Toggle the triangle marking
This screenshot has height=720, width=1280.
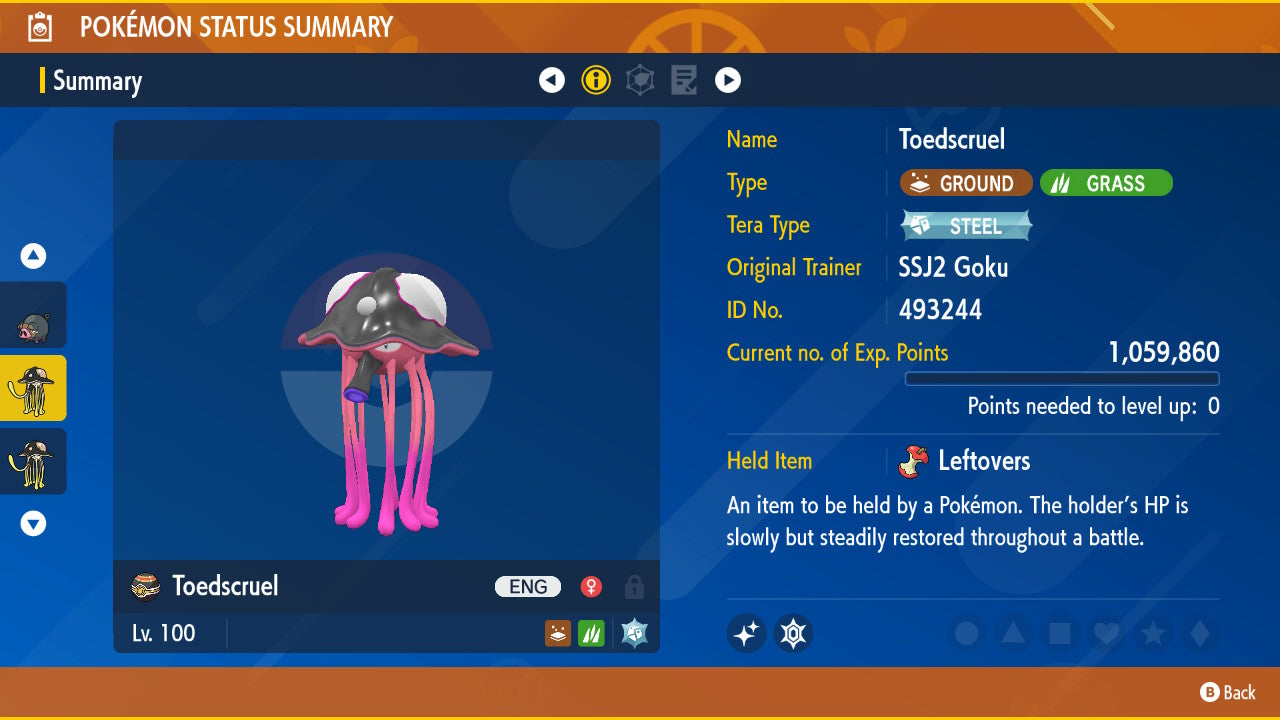(x=1013, y=633)
